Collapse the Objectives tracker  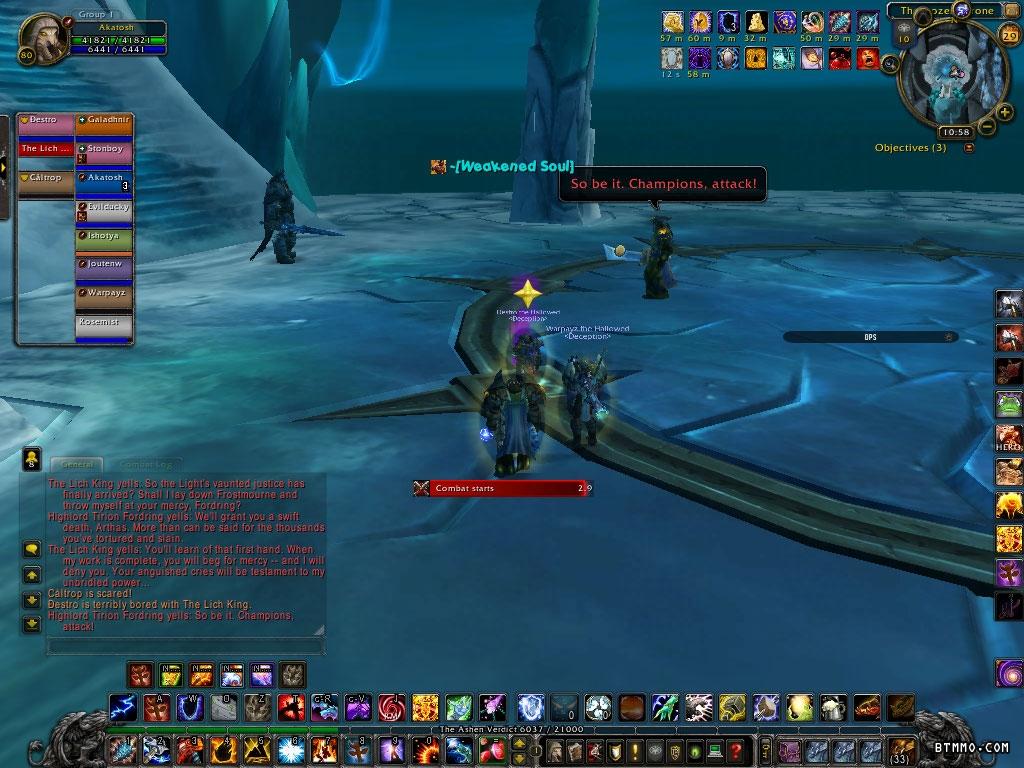[x=968, y=148]
